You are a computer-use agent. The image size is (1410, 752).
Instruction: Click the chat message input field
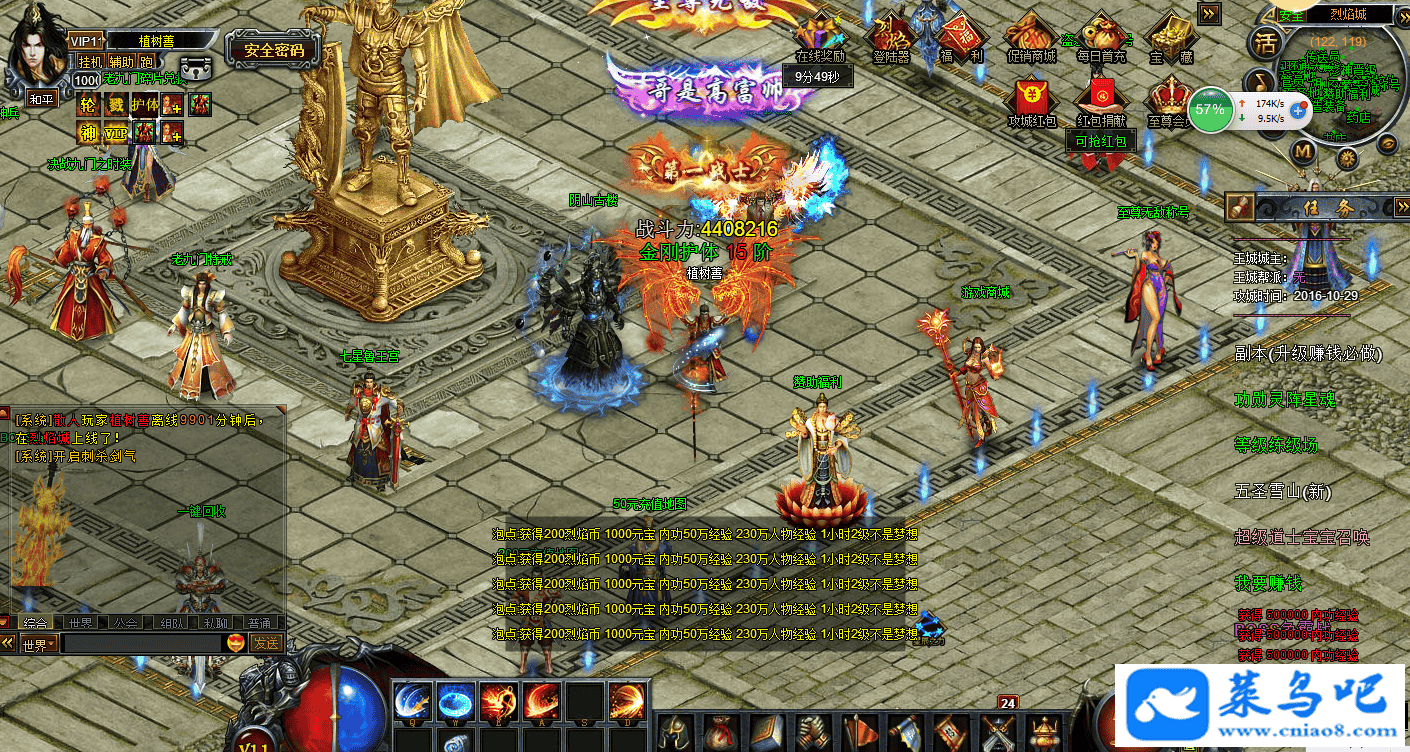pos(140,644)
